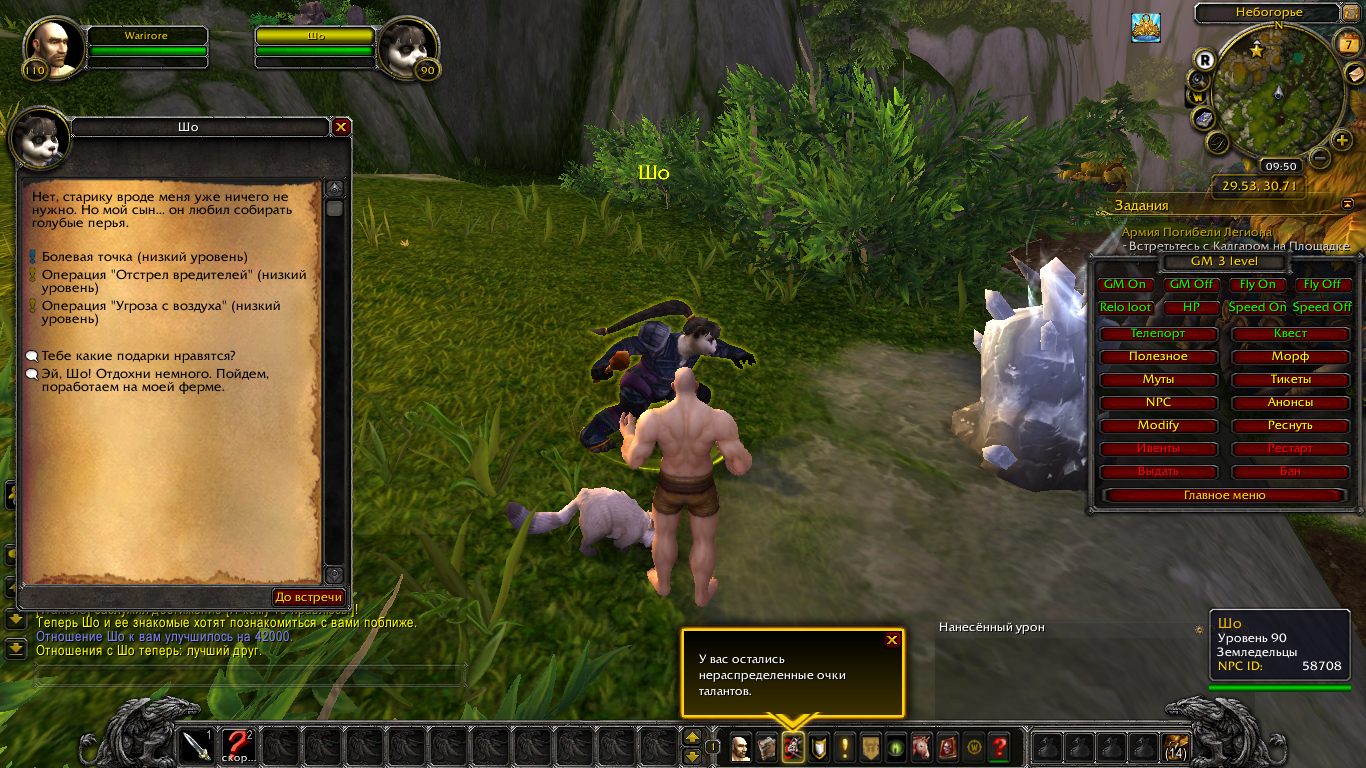Open the mounts horse icon button
The height and width of the screenshot is (768, 1366).
(920, 746)
